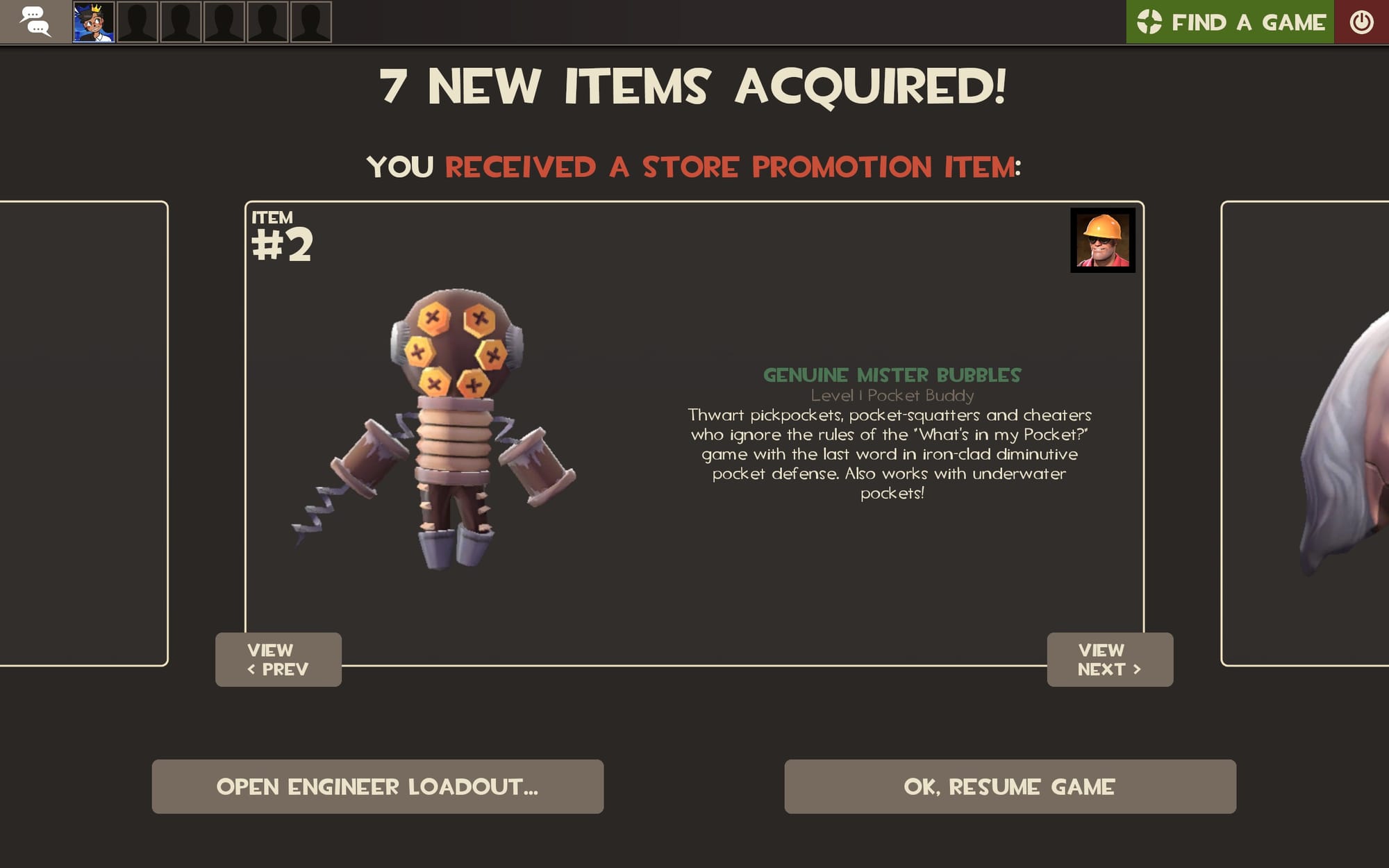Click the partially visible left item panel
This screenshot has height=868, width=1389.
pos(83,431)
